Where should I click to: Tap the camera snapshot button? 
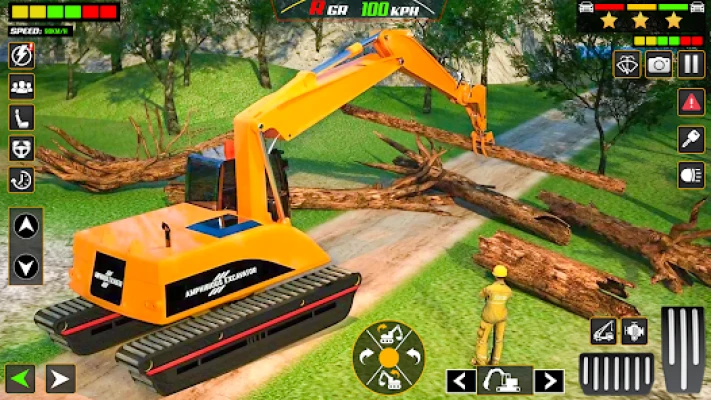659,65
